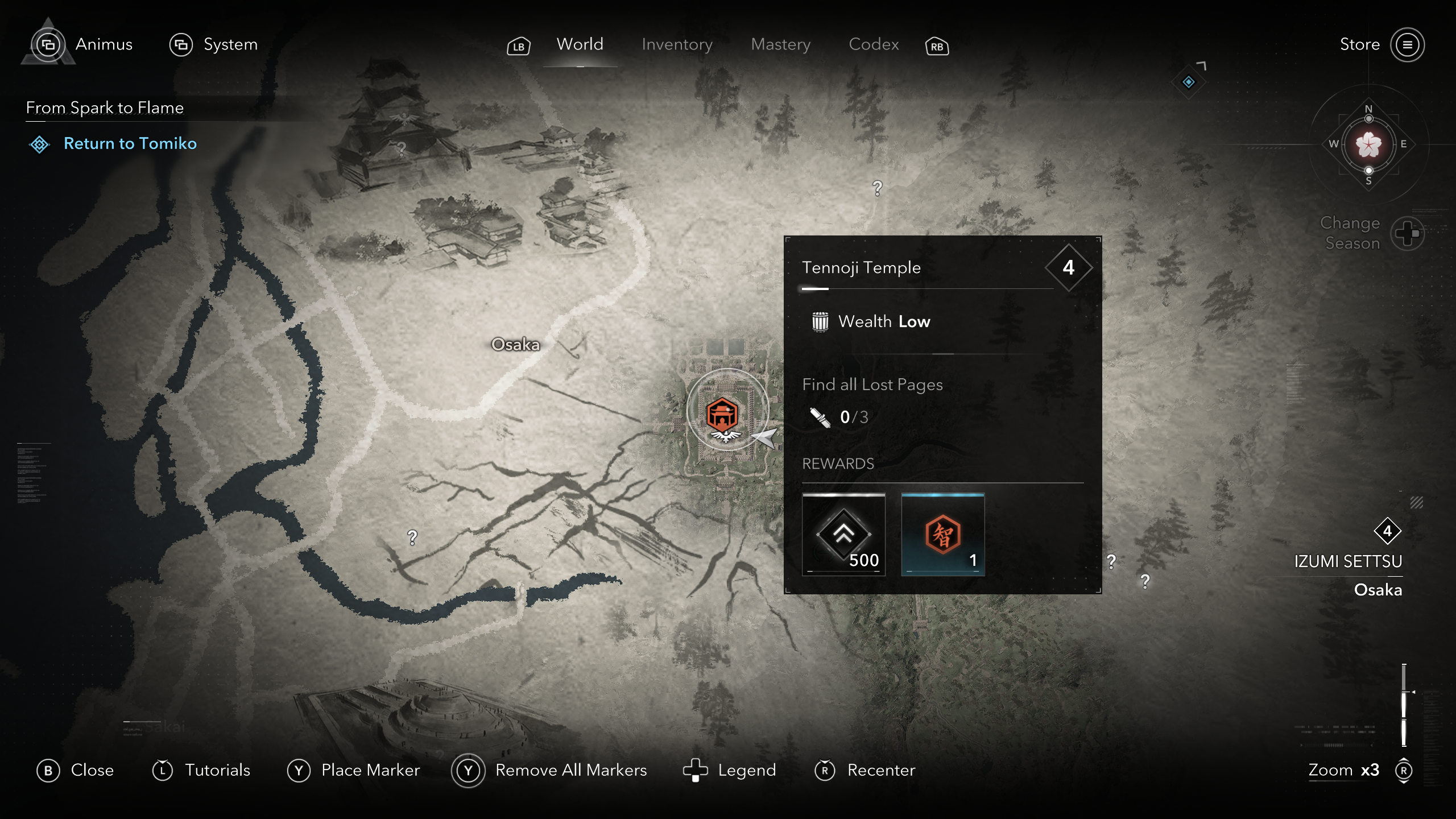
Task: Select the World tab
Action: (x=580, y=44)
